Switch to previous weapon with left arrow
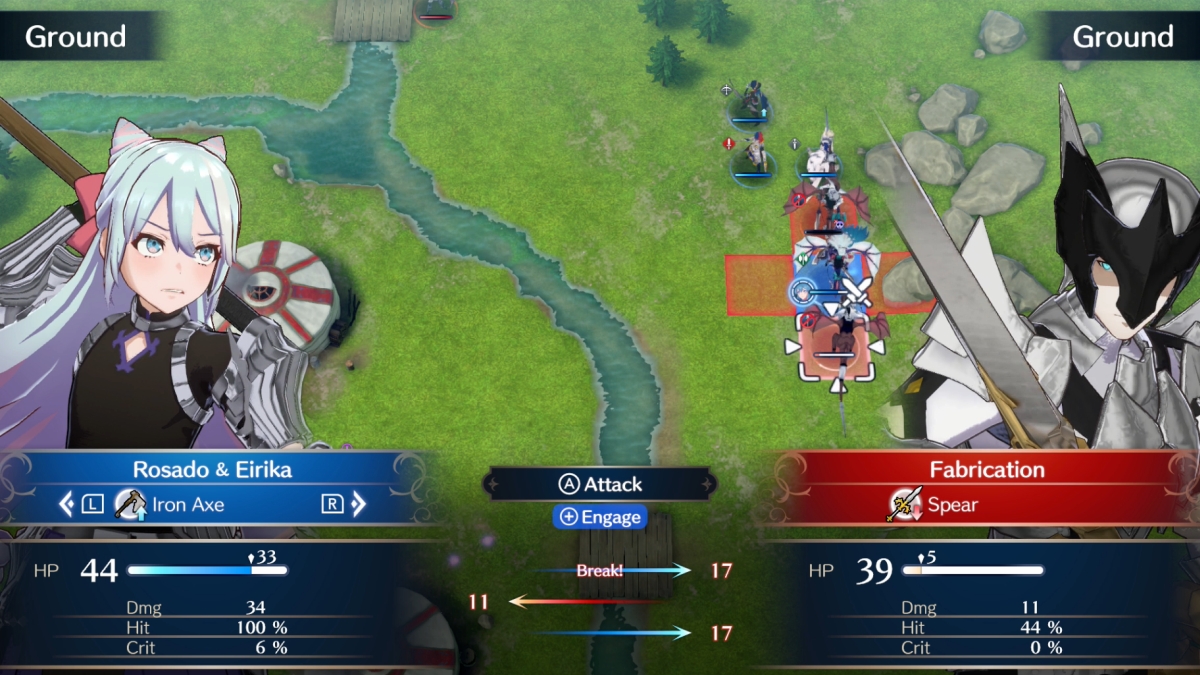This screenshot has height=675, width=1200. pyautogui.click(x=67, y=504)
